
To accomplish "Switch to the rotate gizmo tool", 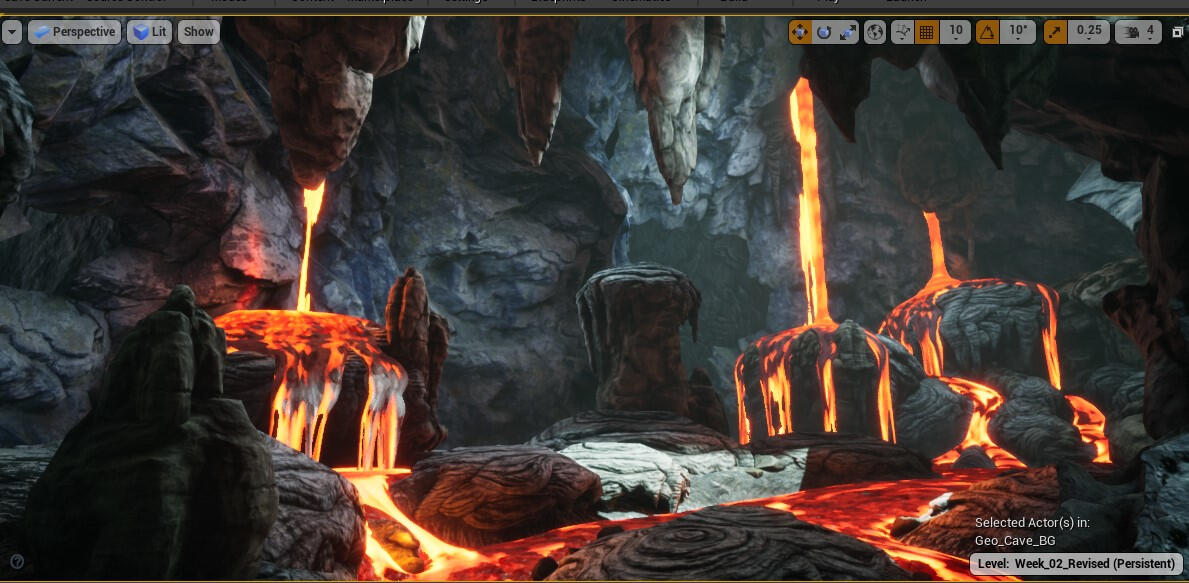I will (x=824, y=32).
